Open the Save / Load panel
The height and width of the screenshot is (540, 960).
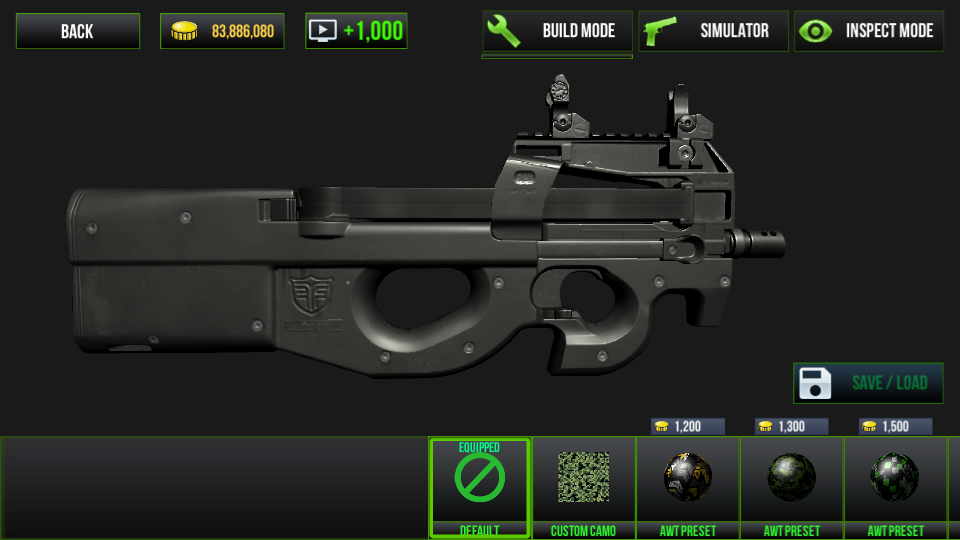tap(868, 383)
